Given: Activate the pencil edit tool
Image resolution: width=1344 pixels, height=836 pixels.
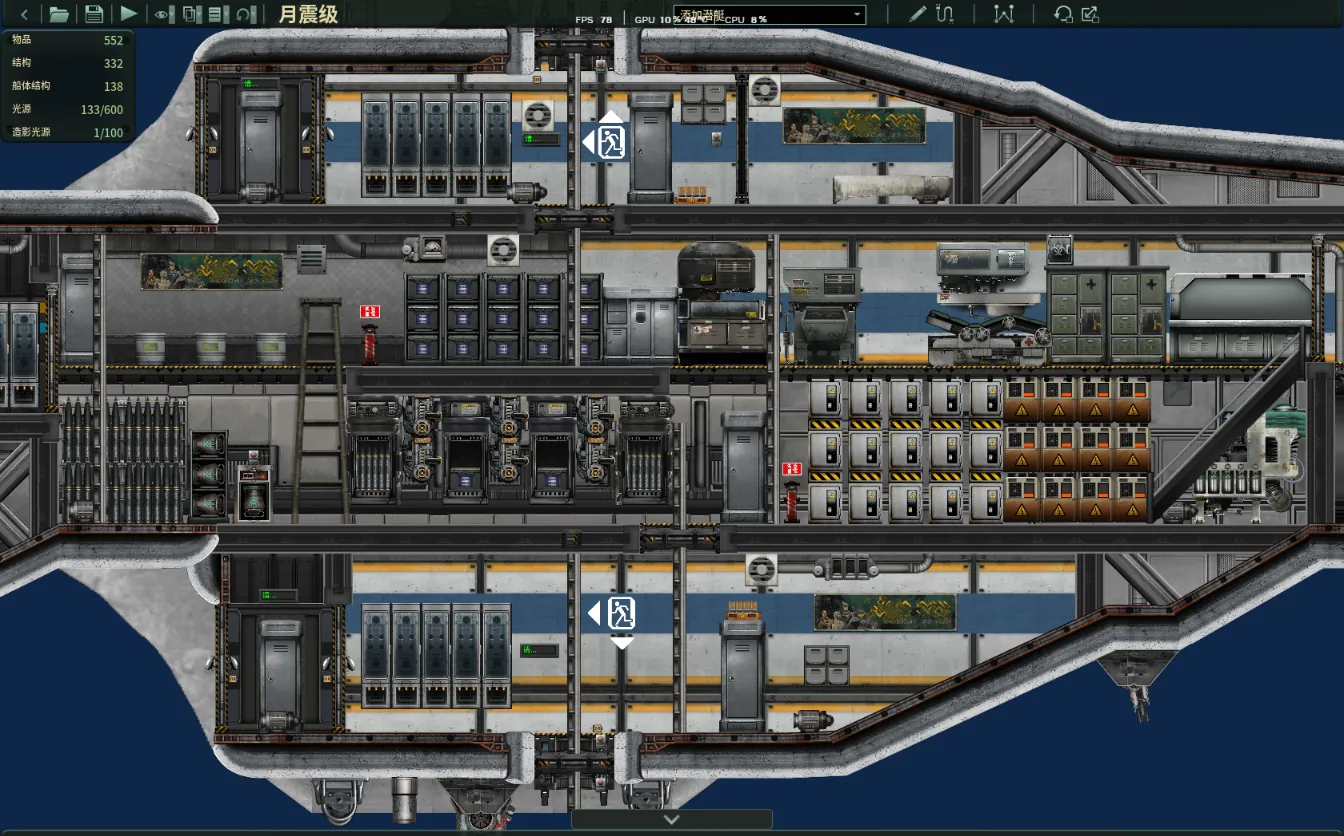Looking at the screenshot, I should [x=918, y=14].
